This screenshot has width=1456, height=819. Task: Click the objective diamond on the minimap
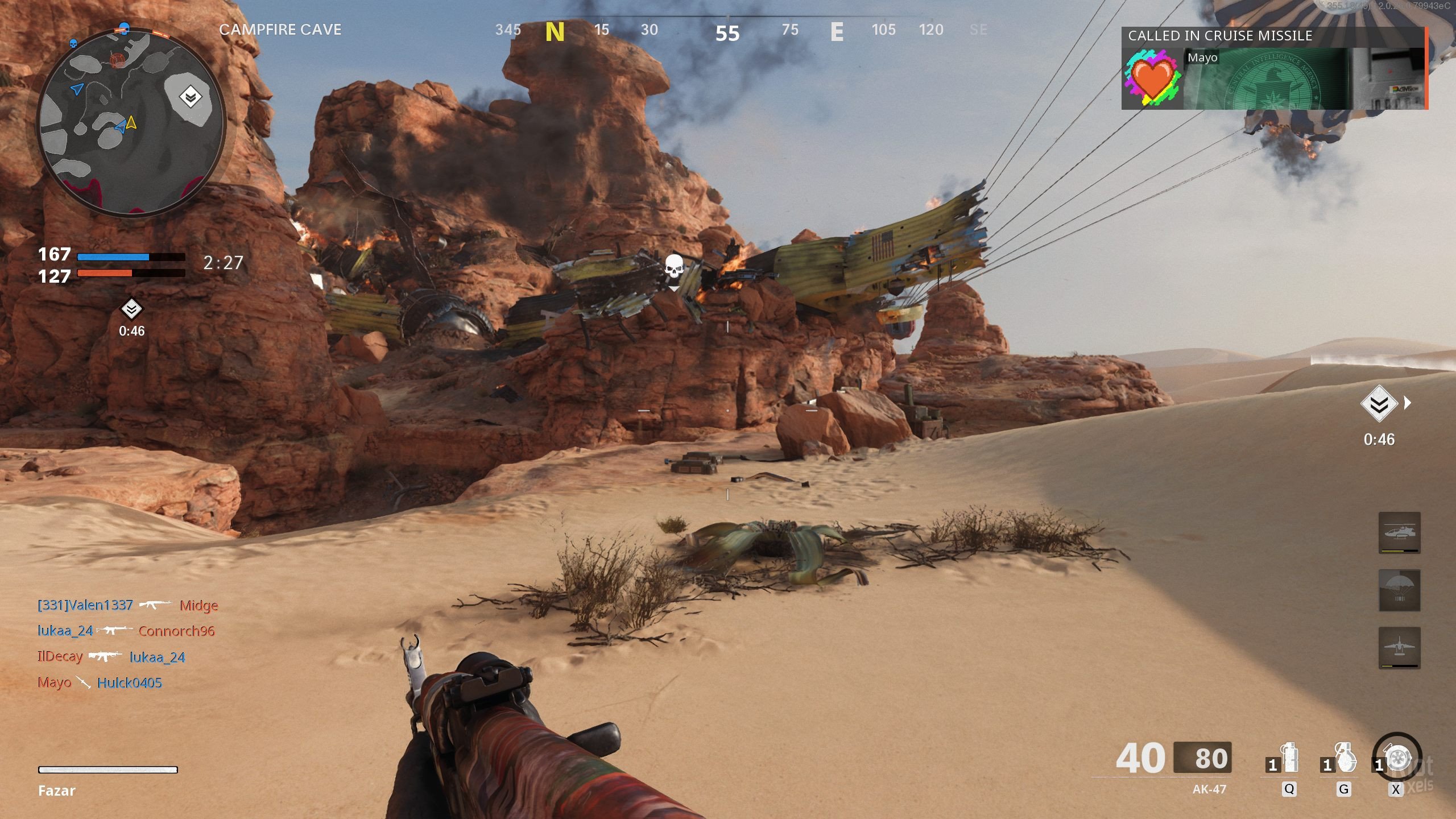[x=190, y=97]
